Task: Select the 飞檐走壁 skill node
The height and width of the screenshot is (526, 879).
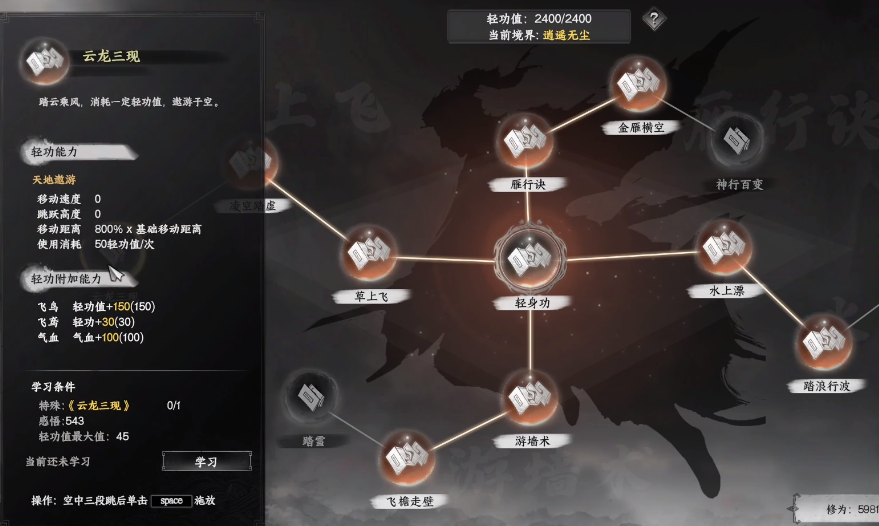Action: (408, 460)
